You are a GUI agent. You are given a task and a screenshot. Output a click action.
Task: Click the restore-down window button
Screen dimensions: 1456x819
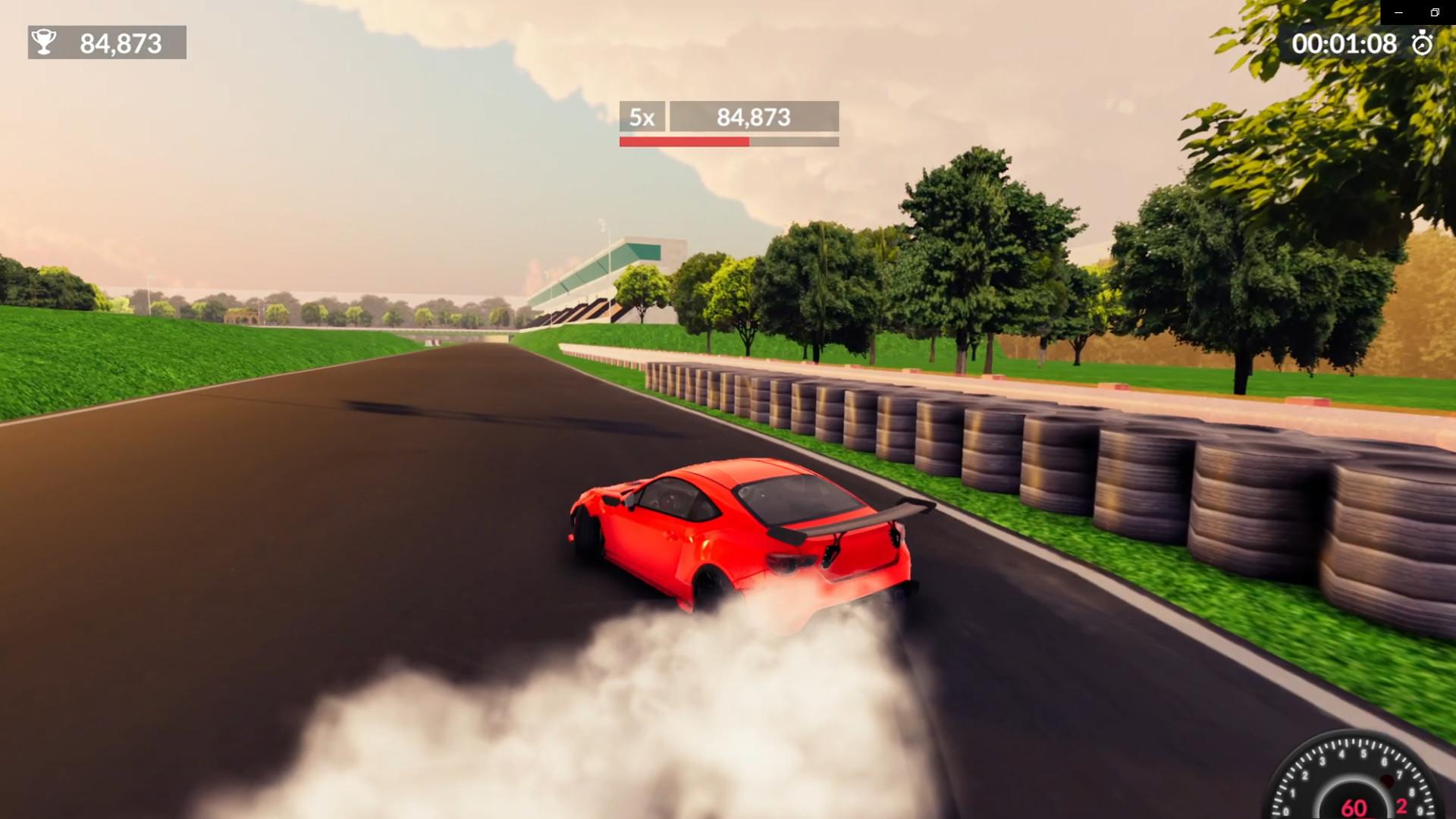click(1435, 13)
